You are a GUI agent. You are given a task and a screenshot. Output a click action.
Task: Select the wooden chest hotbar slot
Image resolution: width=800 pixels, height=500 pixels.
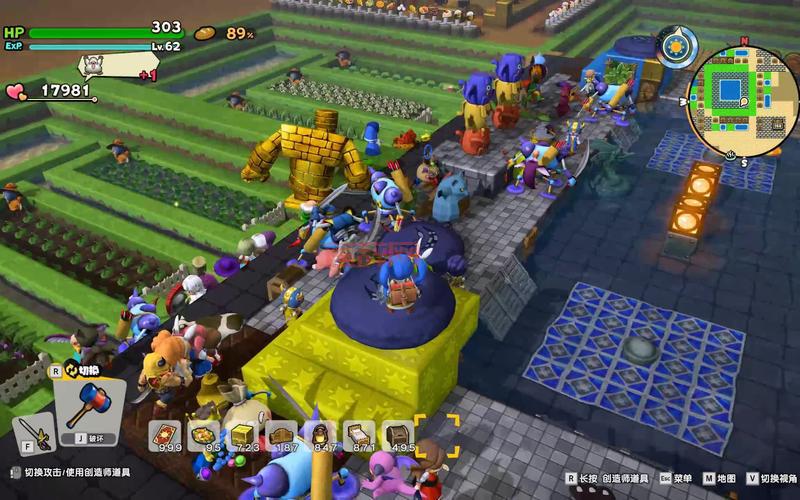click(398, 434)
